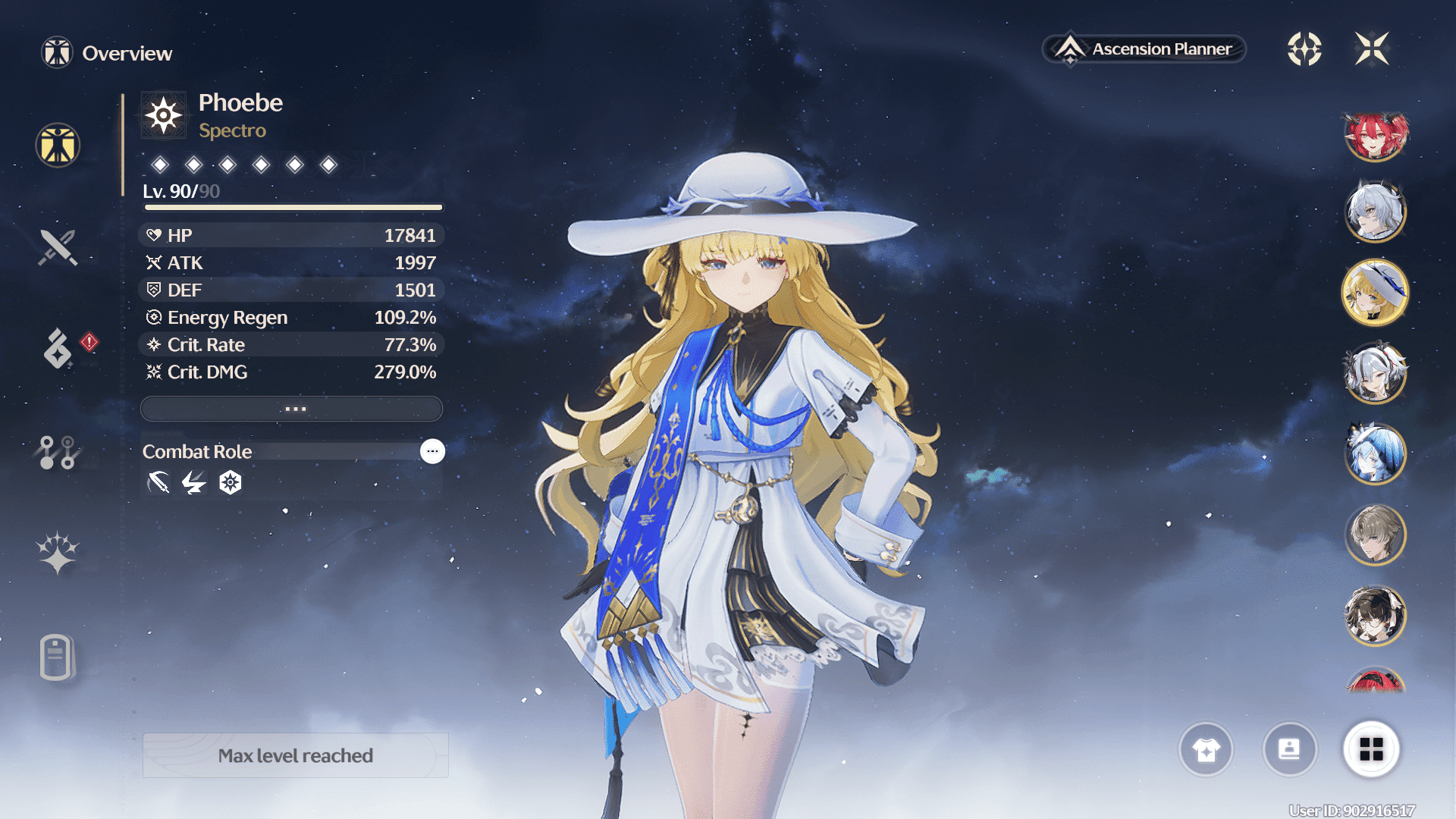This screenshot has height=819, width=1456.
Task: Pick the blue-haired character portrait
Action: [1375, 453]
